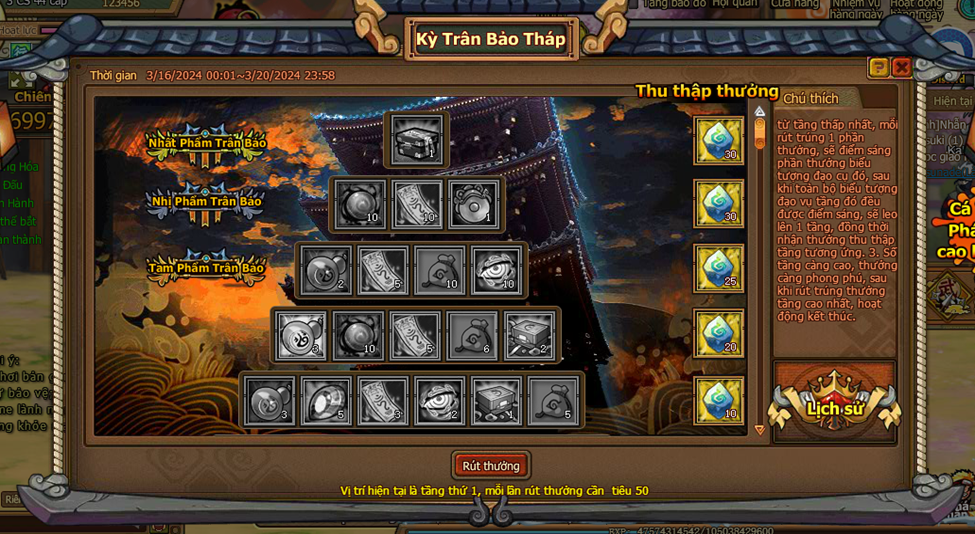This screenshot has width=975, height=534.
Task: Click the Rút thưởng draw button
Action: point(490,466)
